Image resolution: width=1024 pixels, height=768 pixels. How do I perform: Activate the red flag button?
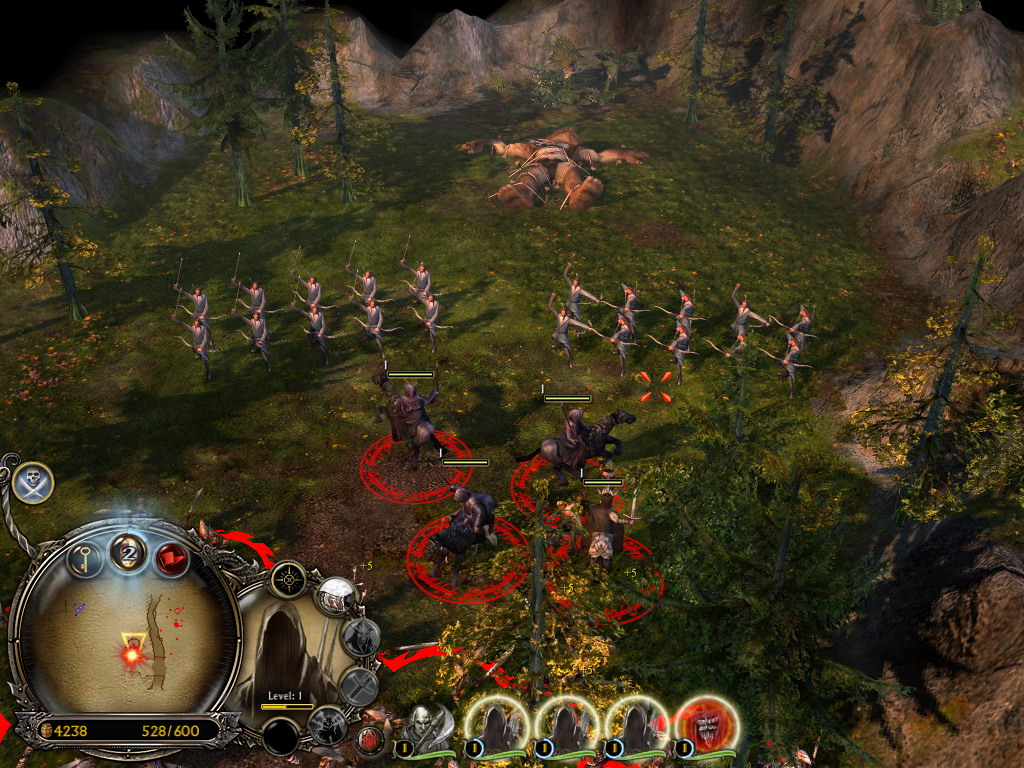pos(172,557)
